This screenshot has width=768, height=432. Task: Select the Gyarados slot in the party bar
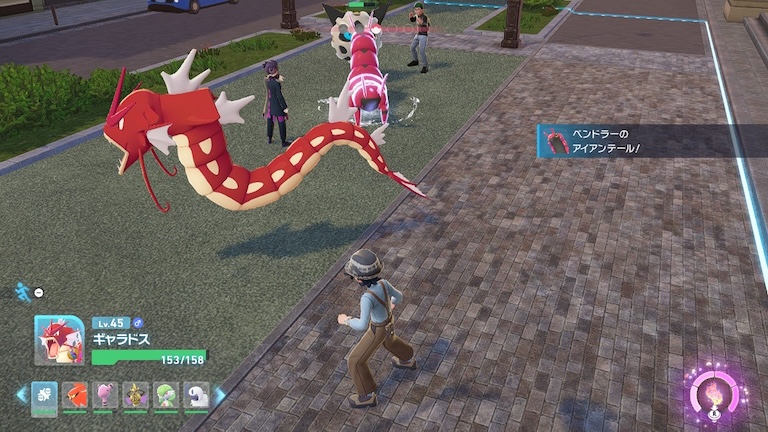pyautogui.click(x=45, y=395)
